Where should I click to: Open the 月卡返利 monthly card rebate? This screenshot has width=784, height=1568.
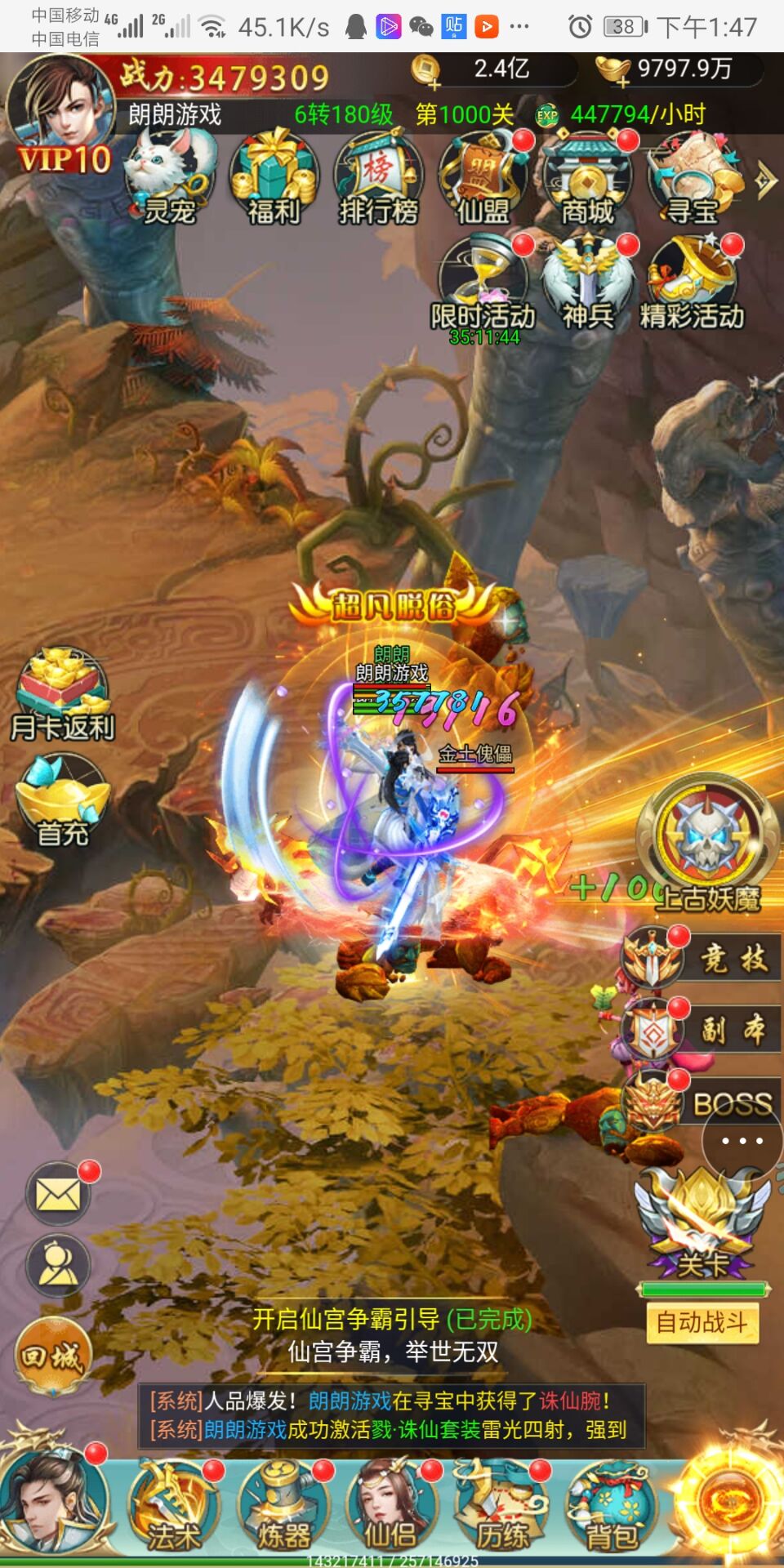[62, 693]
